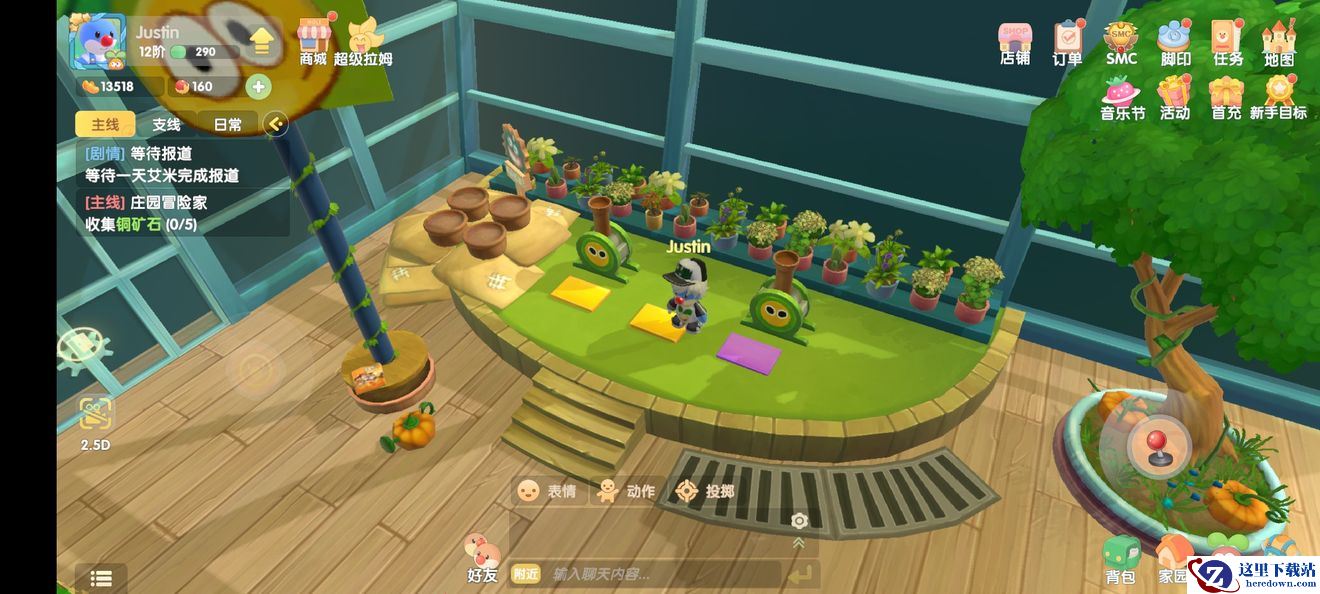Open the 表情 emote menu
1320x594 pixels.
click(x=546, y=491)
